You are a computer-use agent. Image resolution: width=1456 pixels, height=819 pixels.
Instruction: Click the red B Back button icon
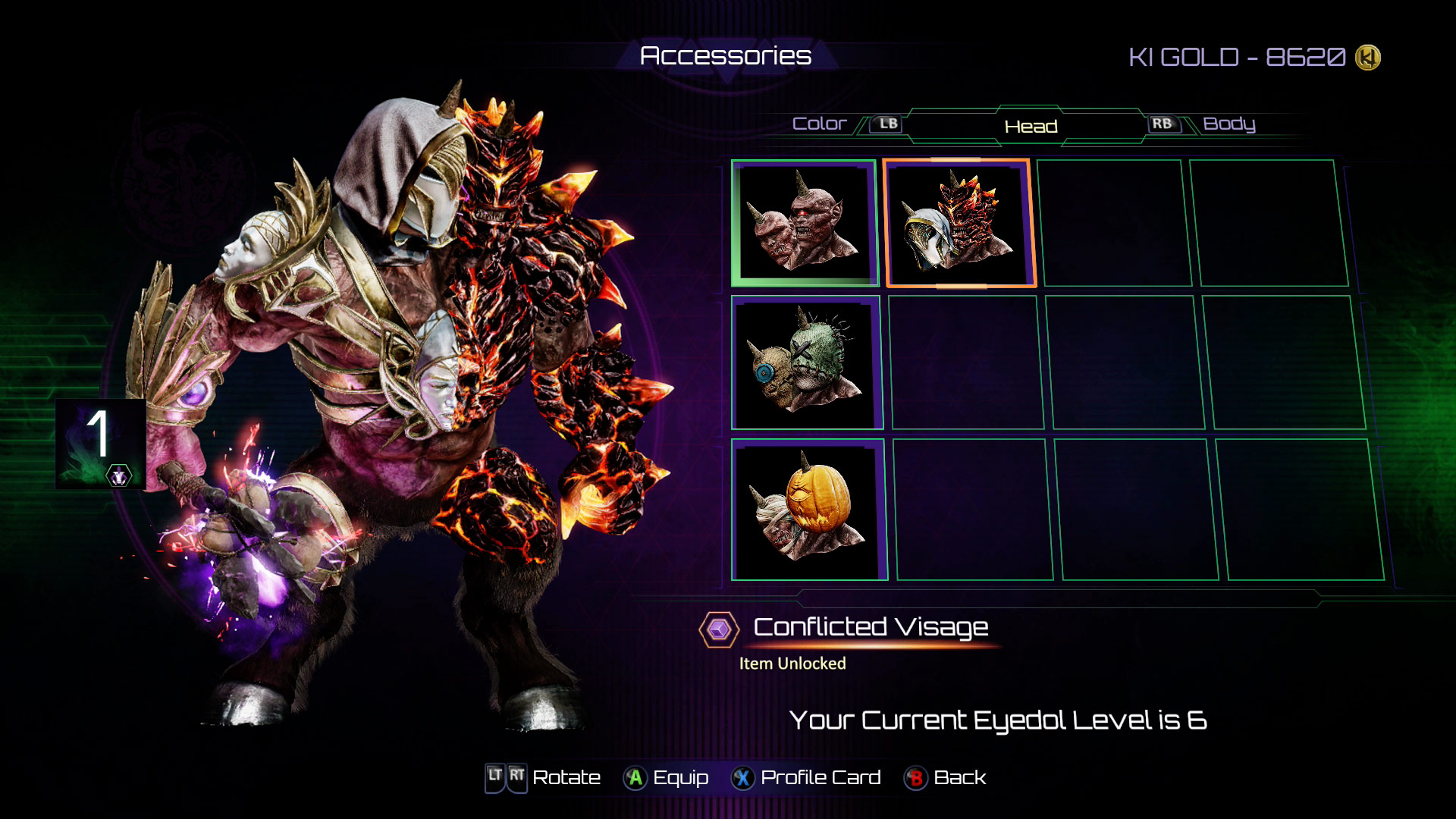[x=914, y=777]
